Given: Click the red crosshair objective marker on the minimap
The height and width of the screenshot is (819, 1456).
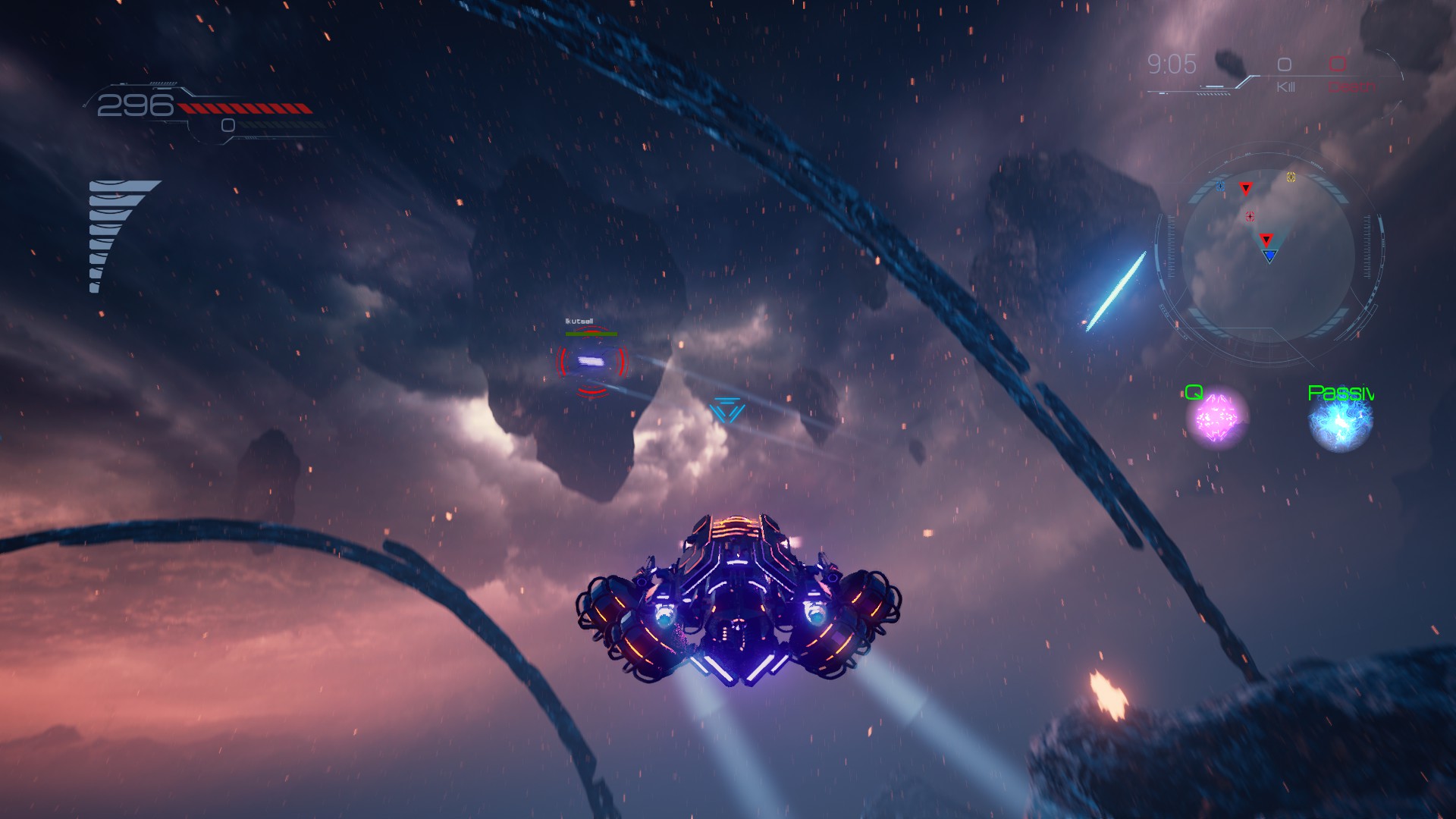Looking at the screenshot, I should point(1250,215).
